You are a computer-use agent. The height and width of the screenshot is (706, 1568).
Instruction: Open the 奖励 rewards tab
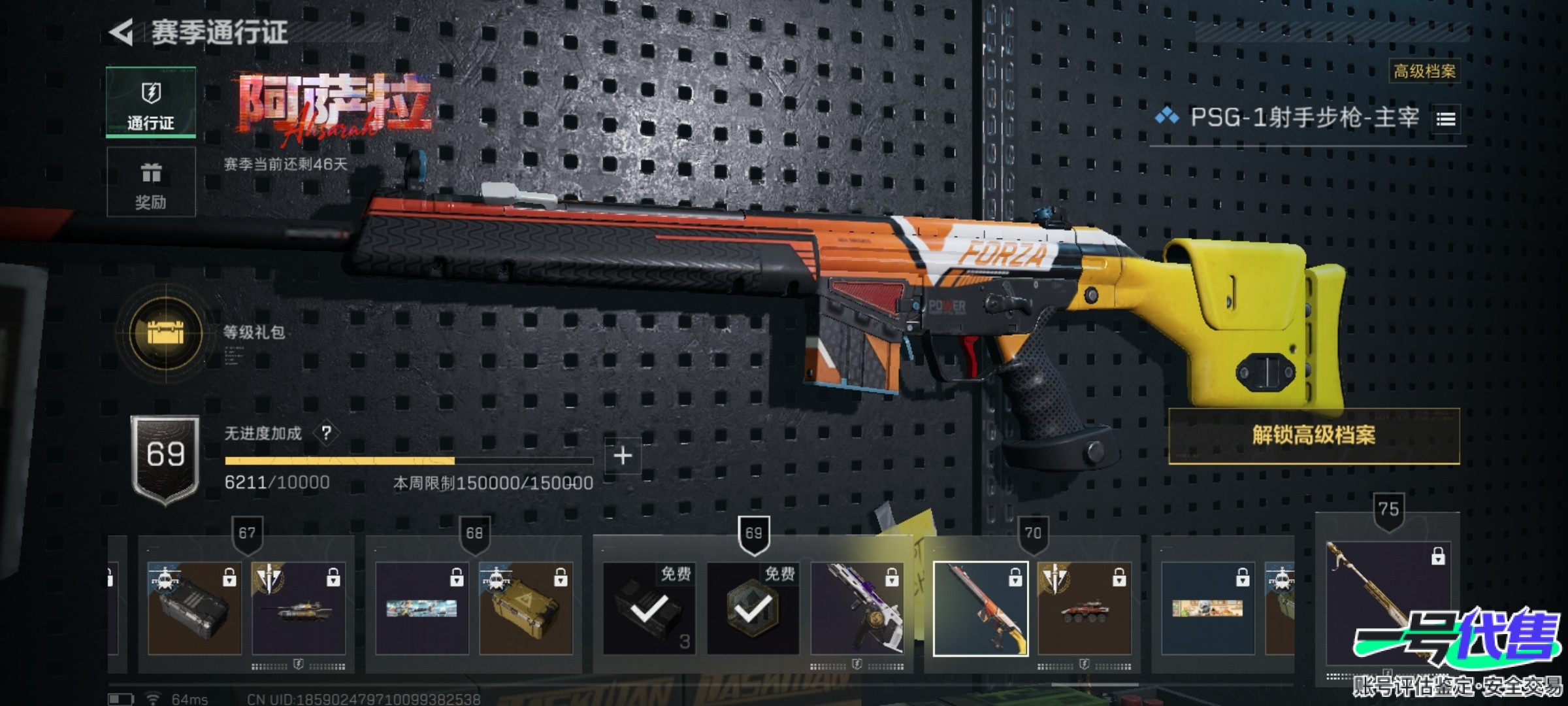point(151,182)
